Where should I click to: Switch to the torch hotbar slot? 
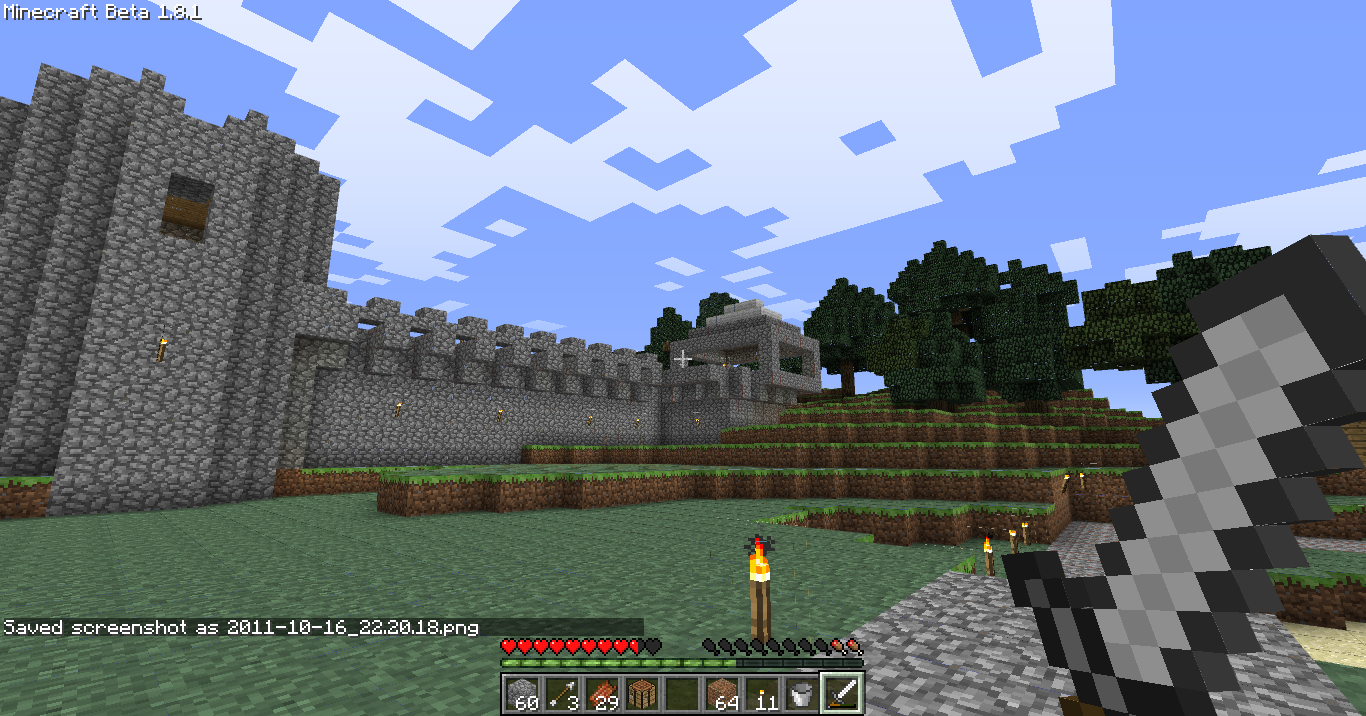point(762,692)
